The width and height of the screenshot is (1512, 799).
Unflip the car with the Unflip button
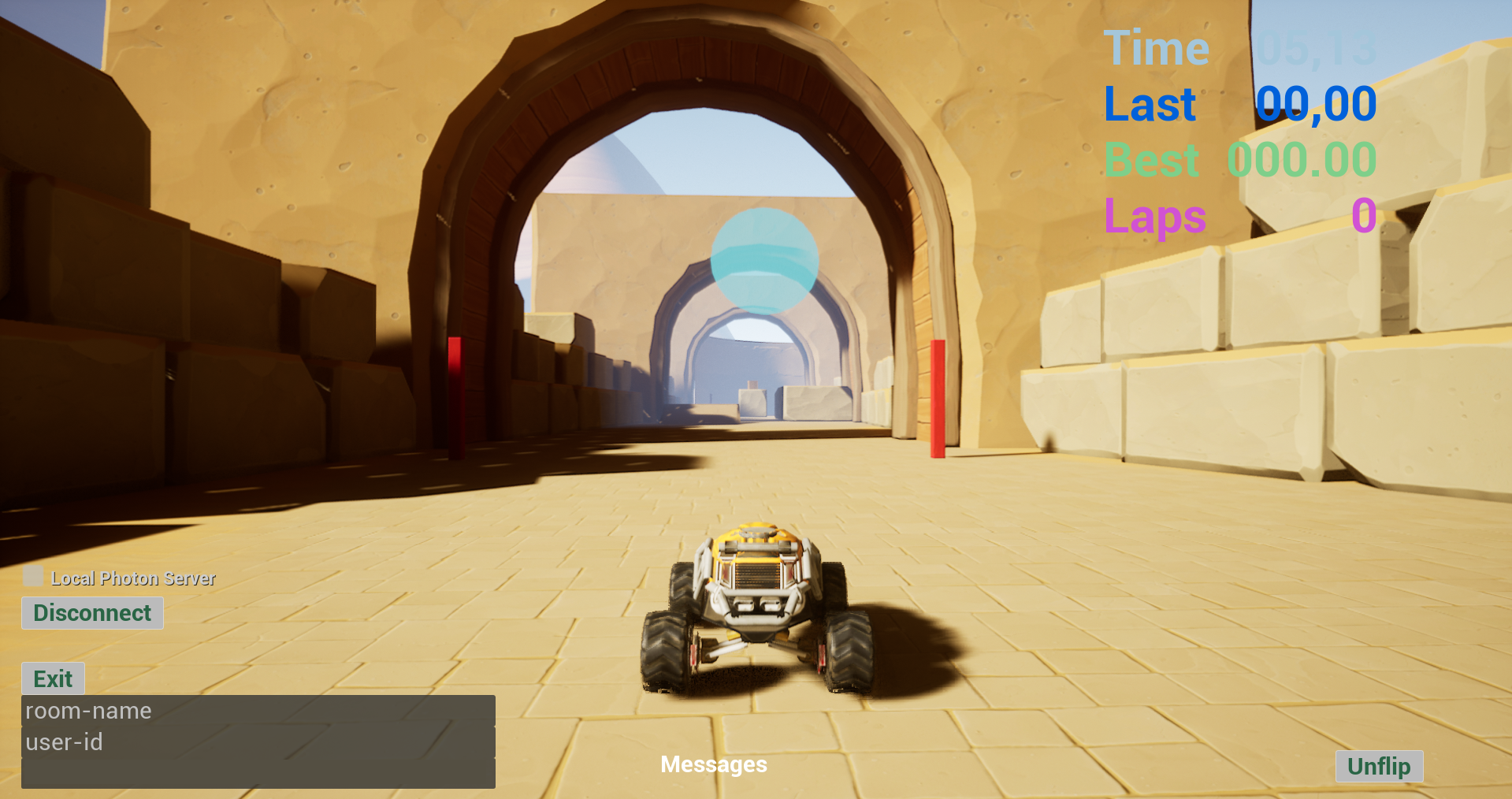(x=1378, y=766)
